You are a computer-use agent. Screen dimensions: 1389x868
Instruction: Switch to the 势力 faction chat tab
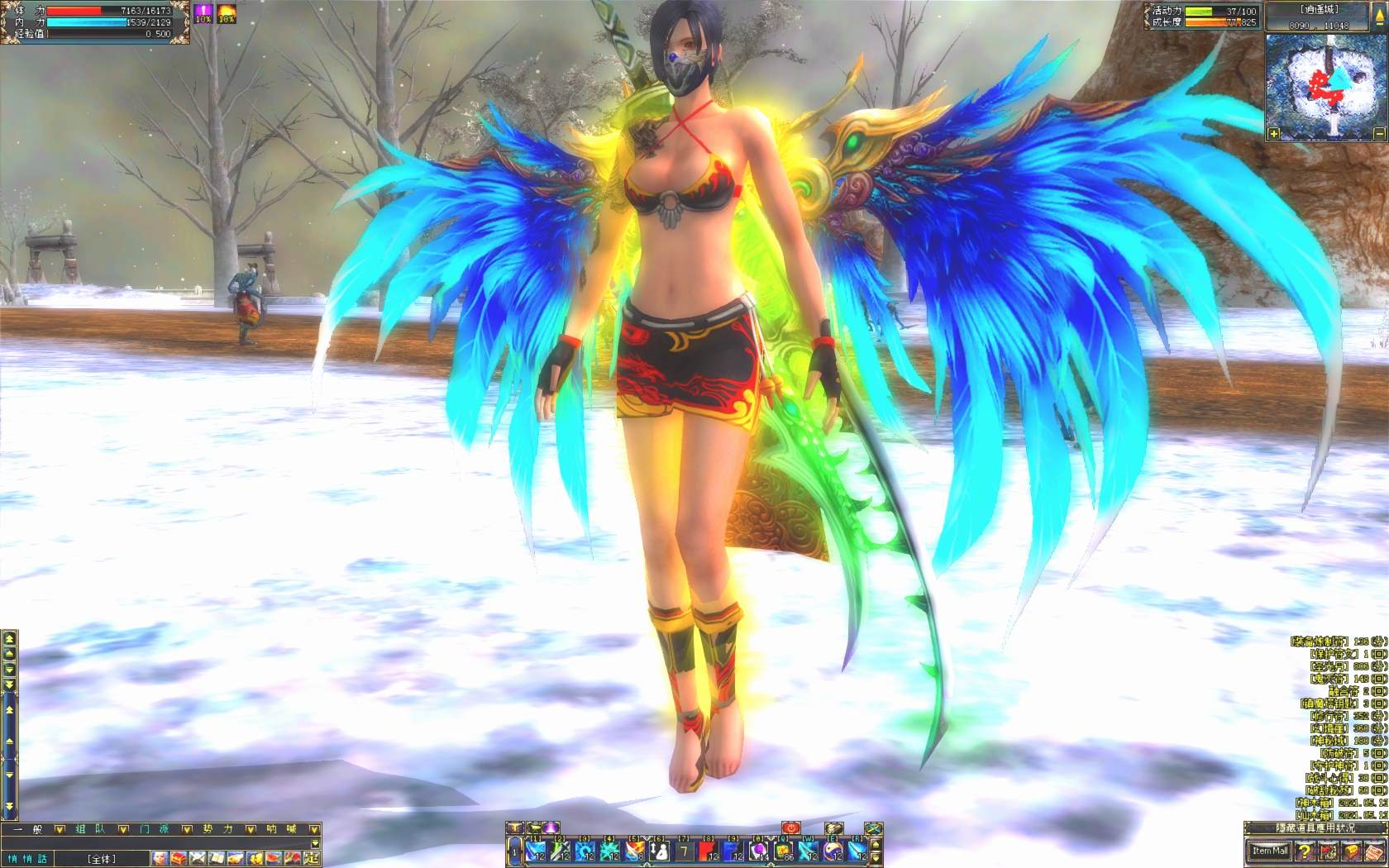click(218, 828)
